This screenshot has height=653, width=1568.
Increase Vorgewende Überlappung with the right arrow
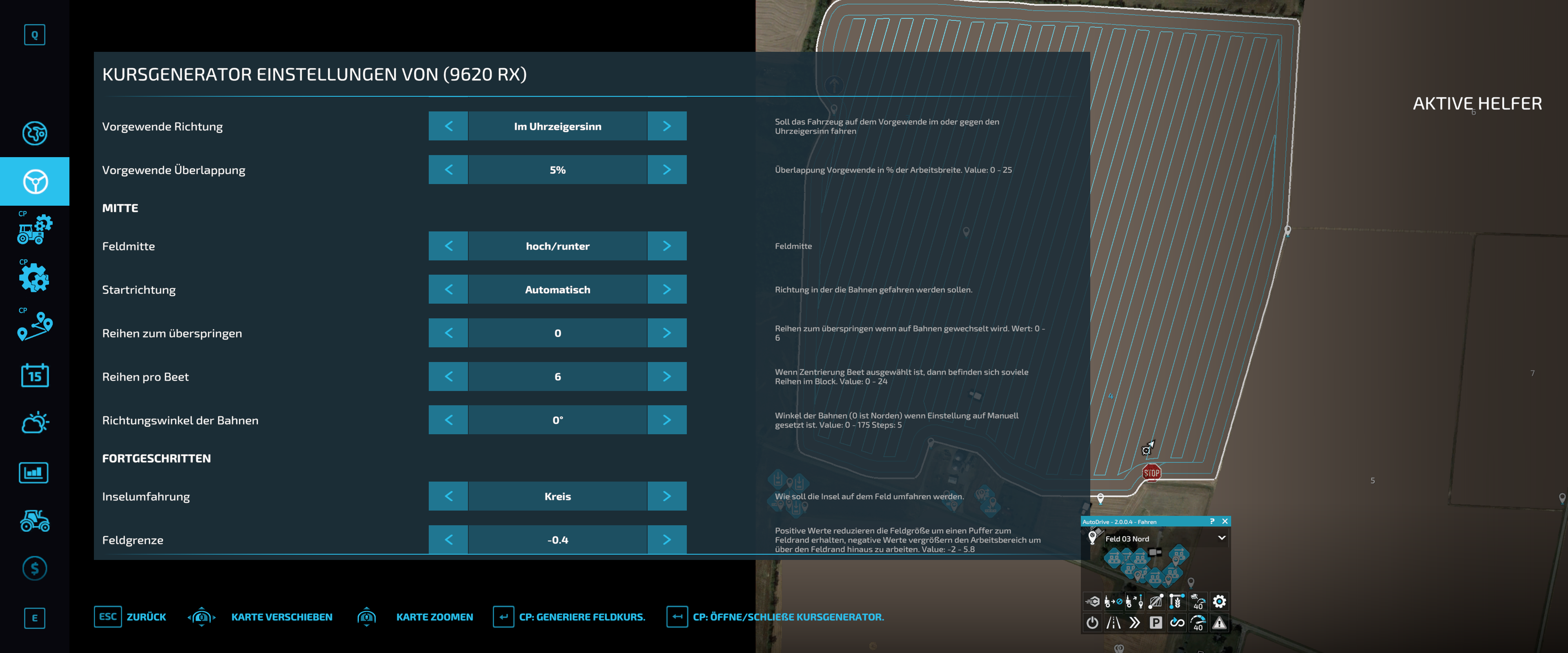click(x=667, y=170)
